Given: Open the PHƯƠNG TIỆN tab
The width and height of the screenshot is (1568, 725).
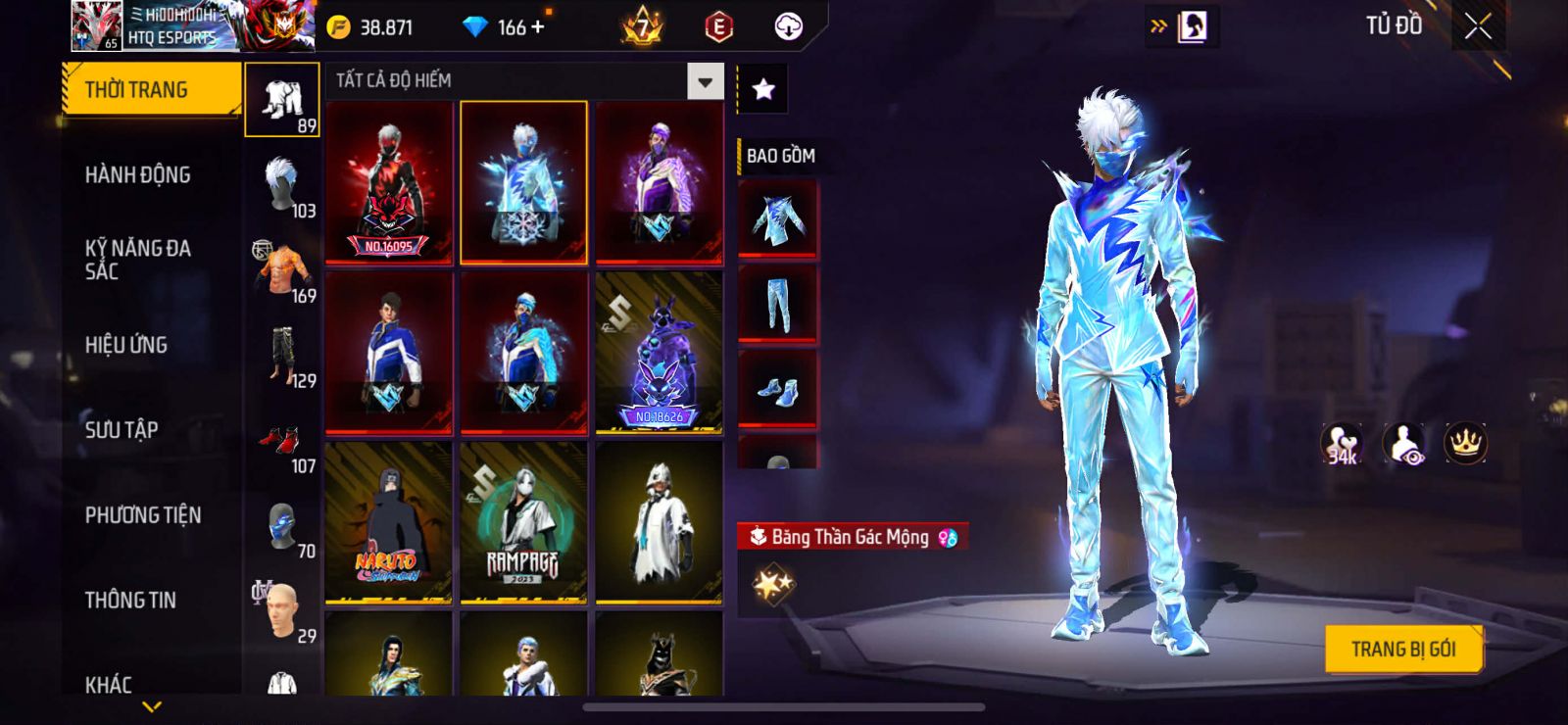Looking at the screenshot, I should (x=143, y=515).
